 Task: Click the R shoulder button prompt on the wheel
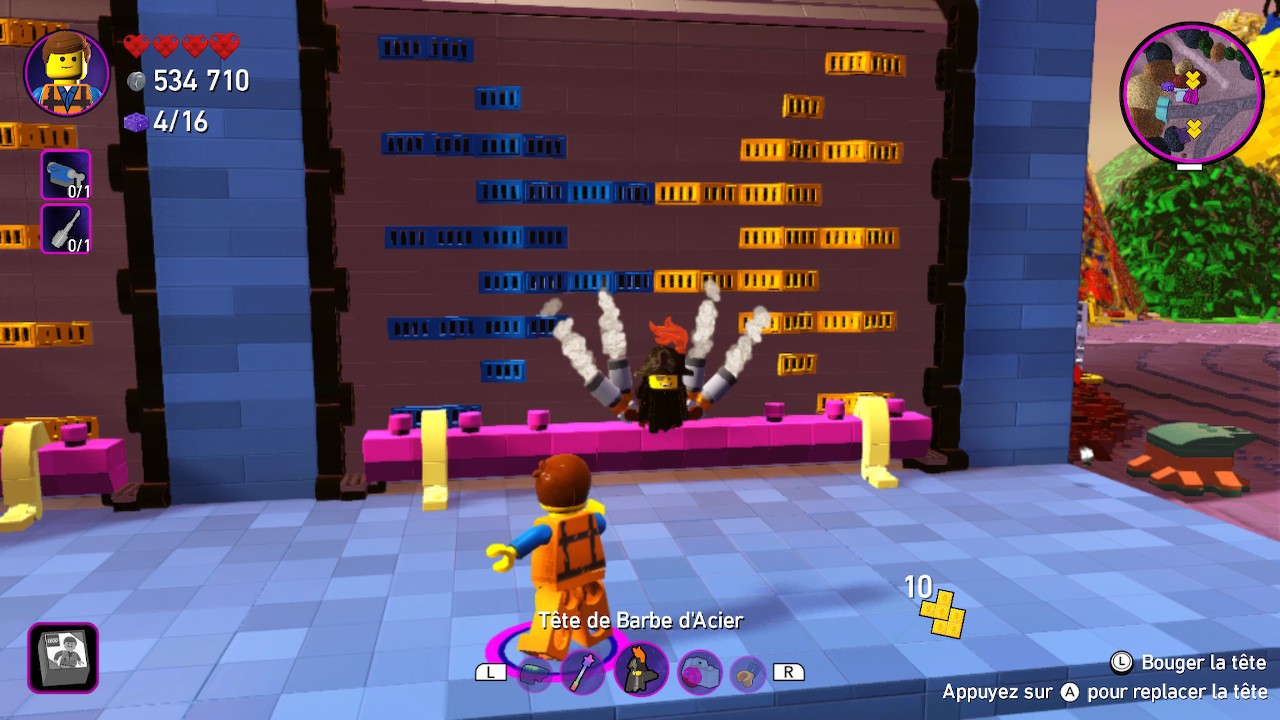(790, 672)
